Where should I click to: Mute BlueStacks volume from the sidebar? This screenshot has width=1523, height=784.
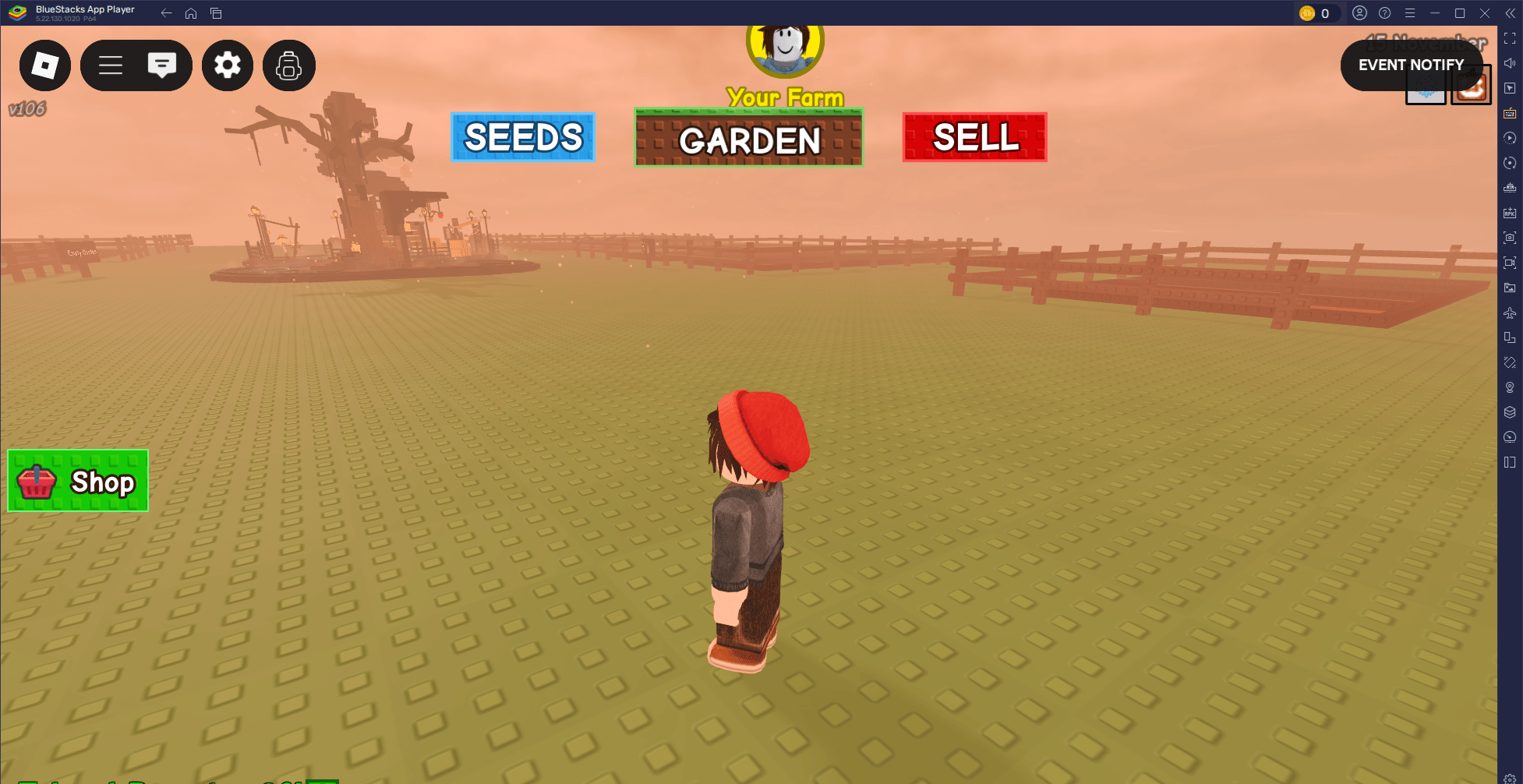1510,62
